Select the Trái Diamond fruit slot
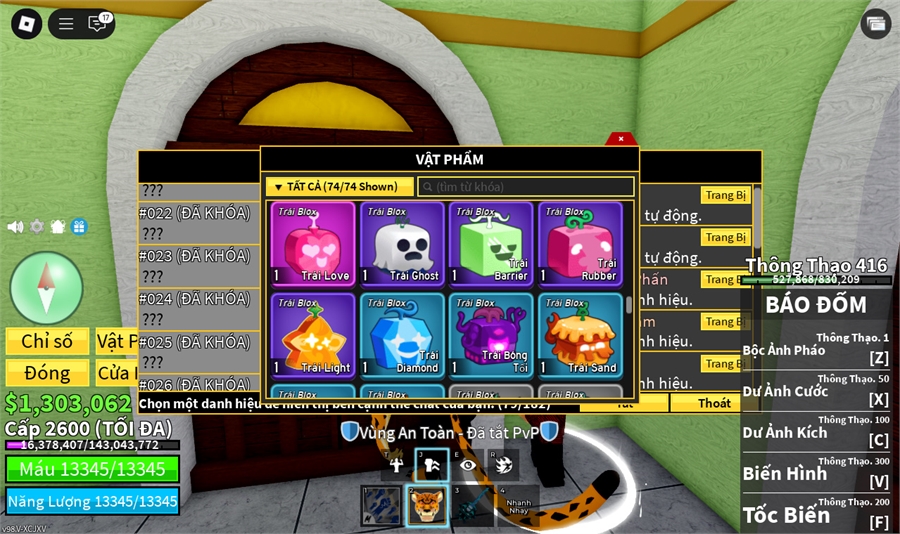The width and height of the screenshot is (900, 534). tap(402, 335)
